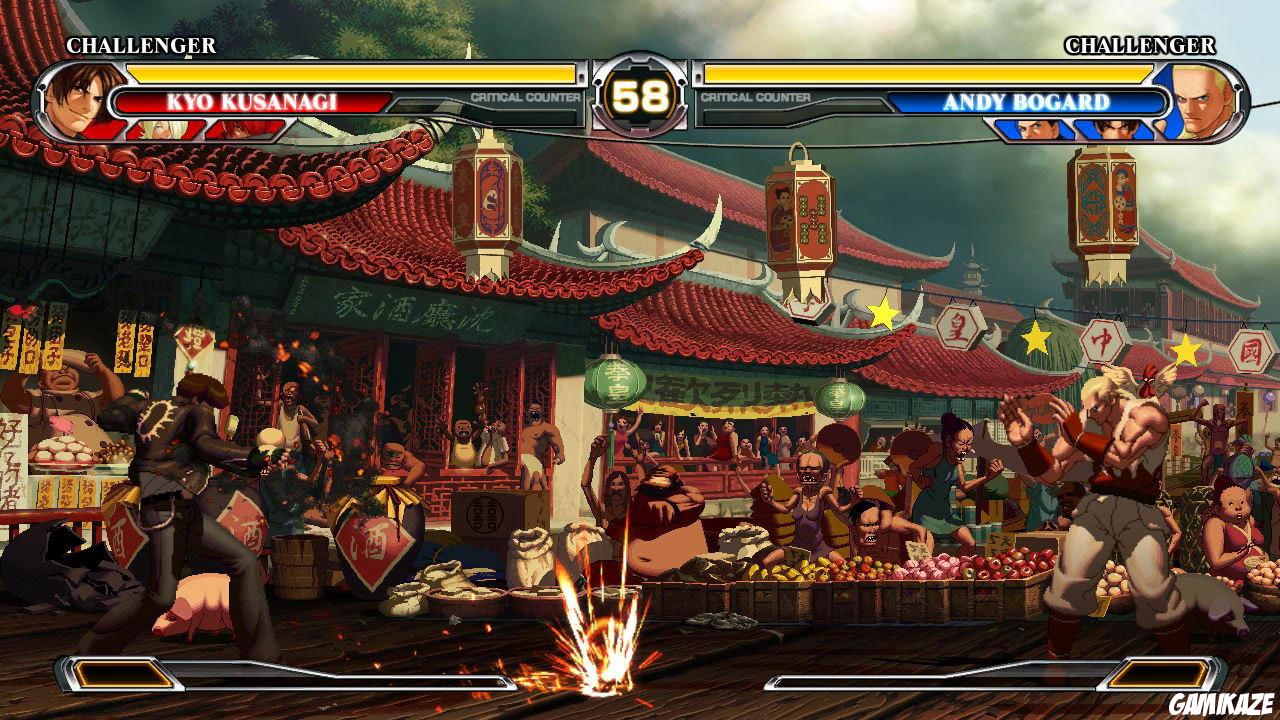Click the right CHALLENGER banner text
The image size is (1280, 720).
(x=1140, y=46)
